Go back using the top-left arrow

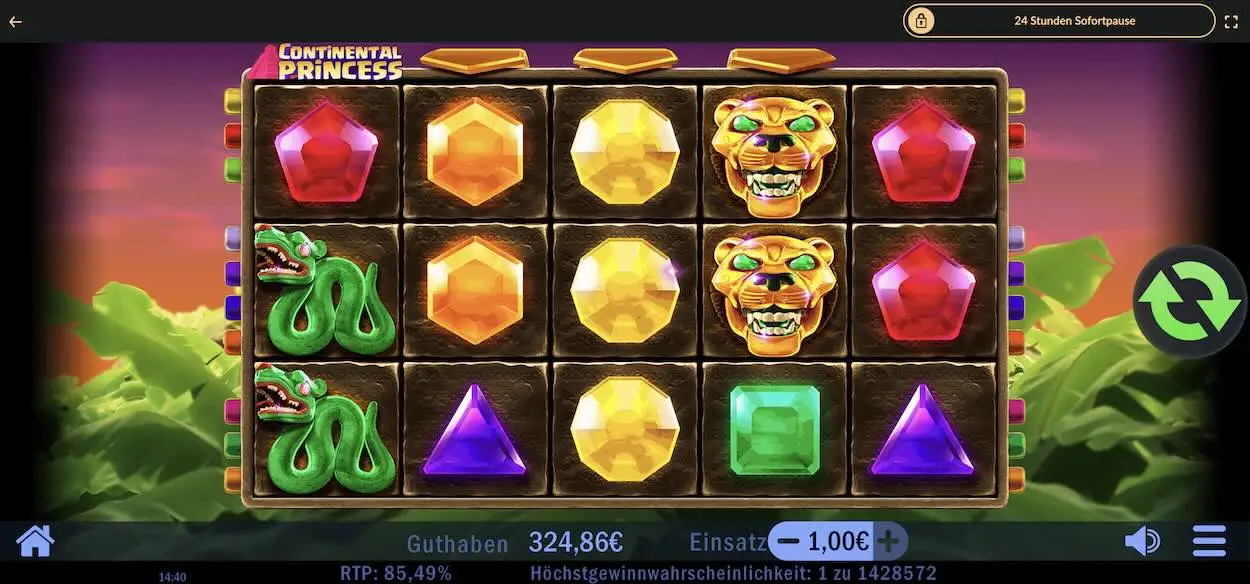tap(16, 21)
